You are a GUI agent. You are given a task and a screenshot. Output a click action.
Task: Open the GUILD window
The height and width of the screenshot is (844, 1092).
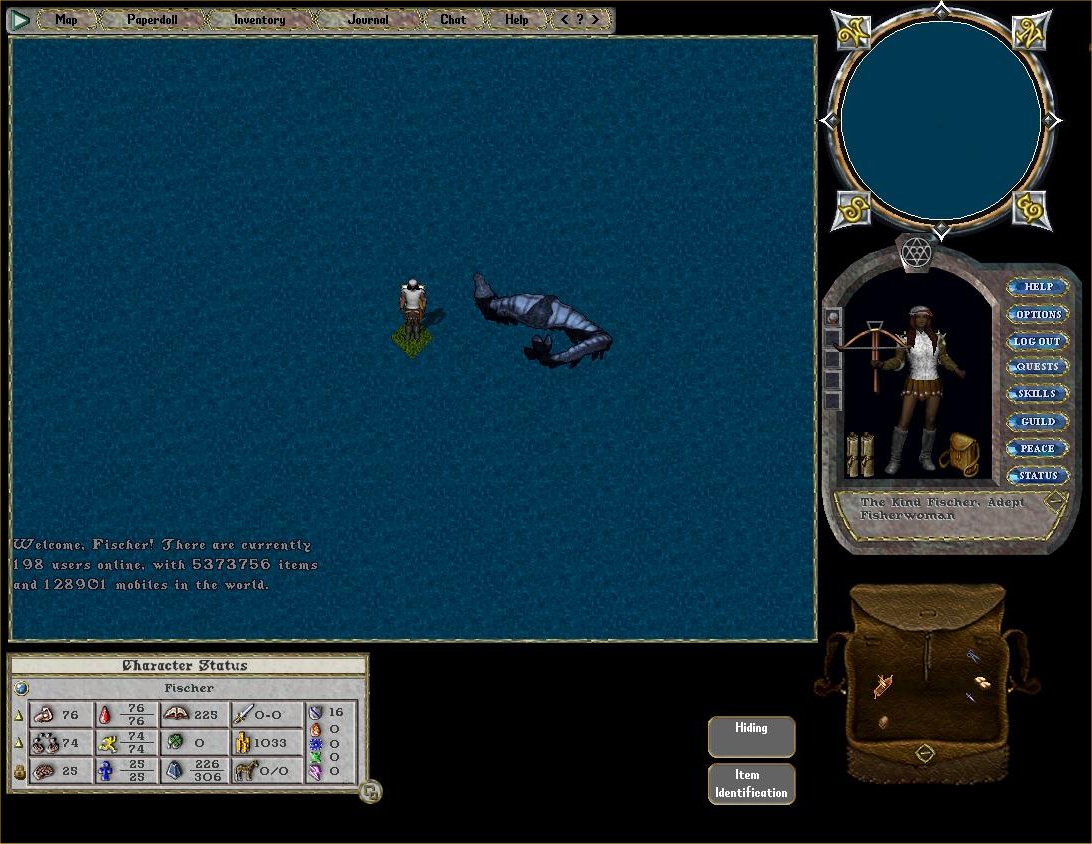(x=1038, y=421)
